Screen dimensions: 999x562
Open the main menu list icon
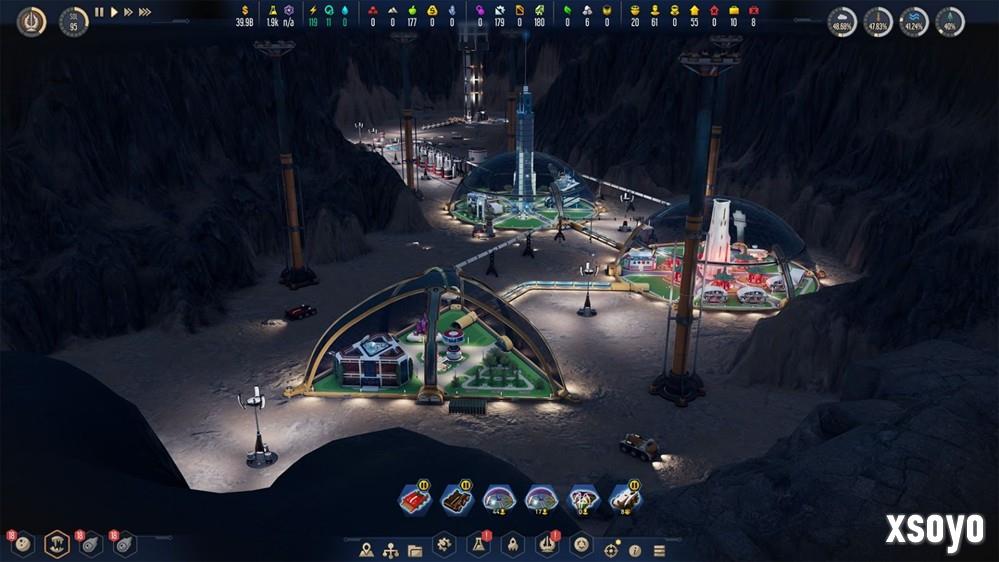pos(659,549)
